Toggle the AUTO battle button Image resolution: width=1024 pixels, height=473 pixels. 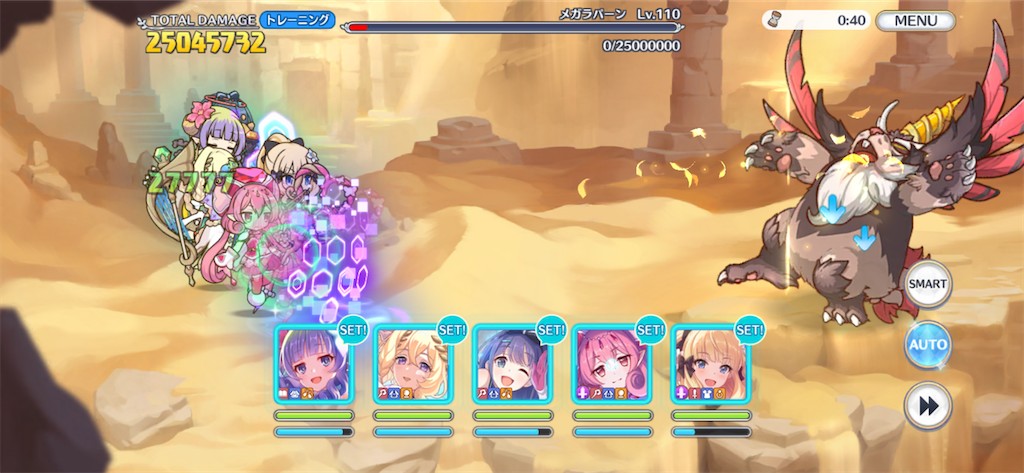pyautogui.click(x=927, y=346)
